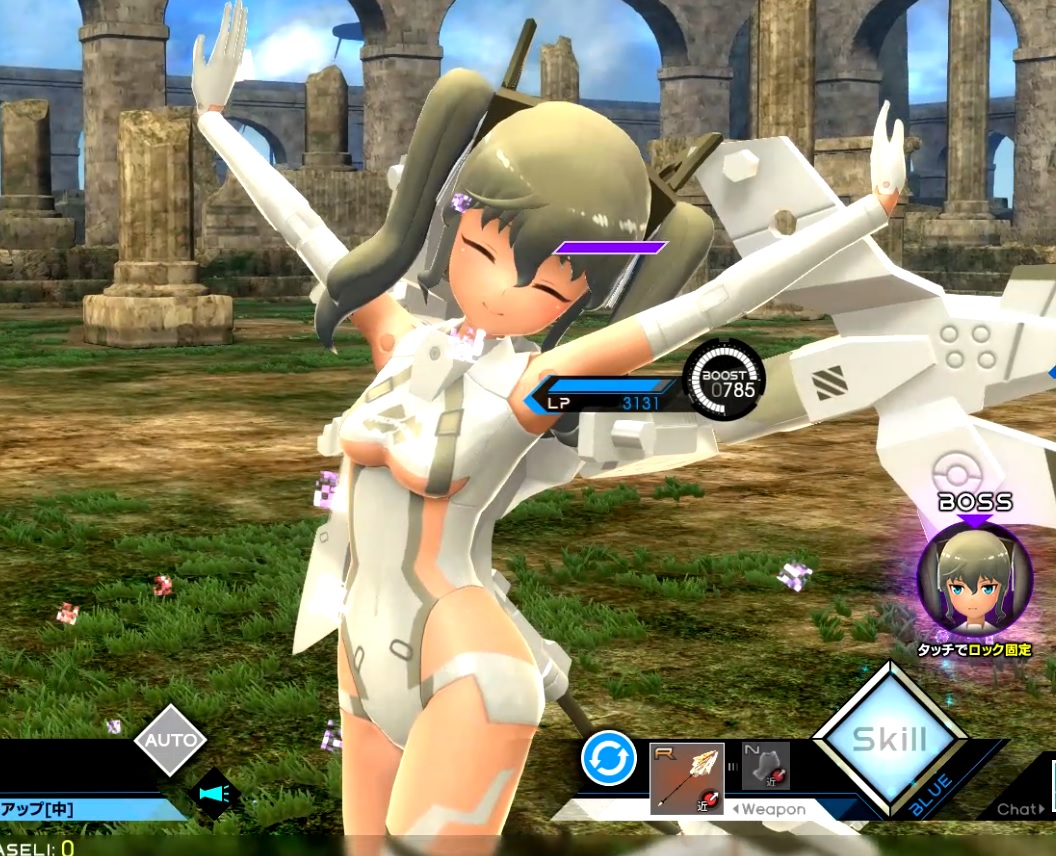Tap the BOSS portrait to lock on
The width and height of the screenshot is (1056, 856).
pyautogui.click(x=974, y=580)
